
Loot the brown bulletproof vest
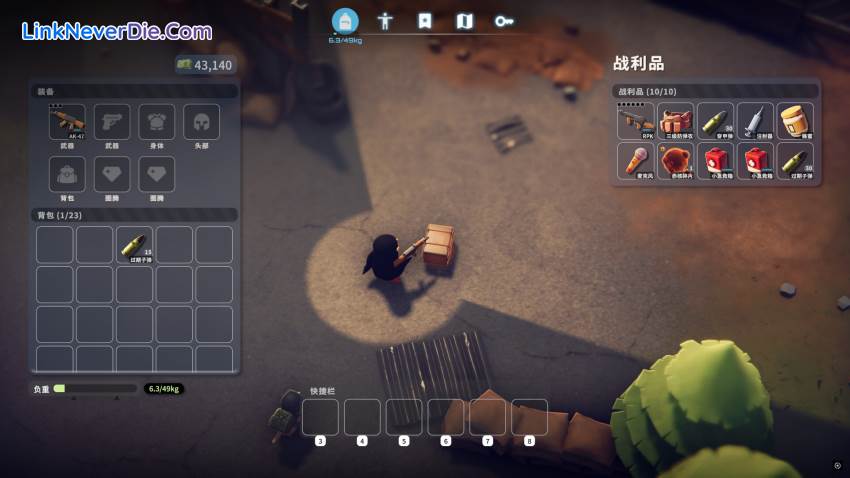676,121
